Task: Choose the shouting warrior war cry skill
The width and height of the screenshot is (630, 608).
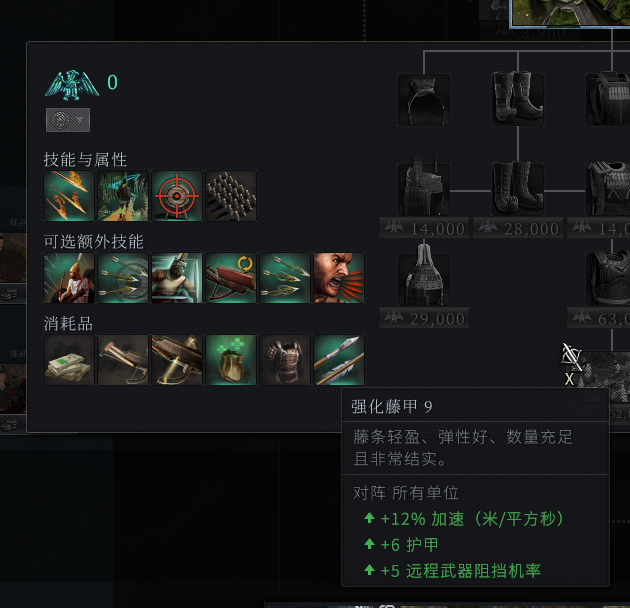Action: (x=339, y=278)
